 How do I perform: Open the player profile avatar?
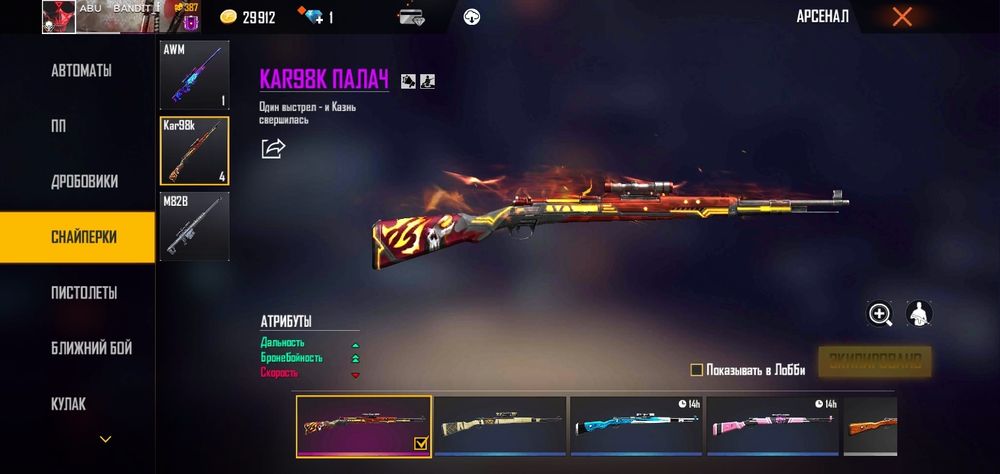click(x=59, y=17)
